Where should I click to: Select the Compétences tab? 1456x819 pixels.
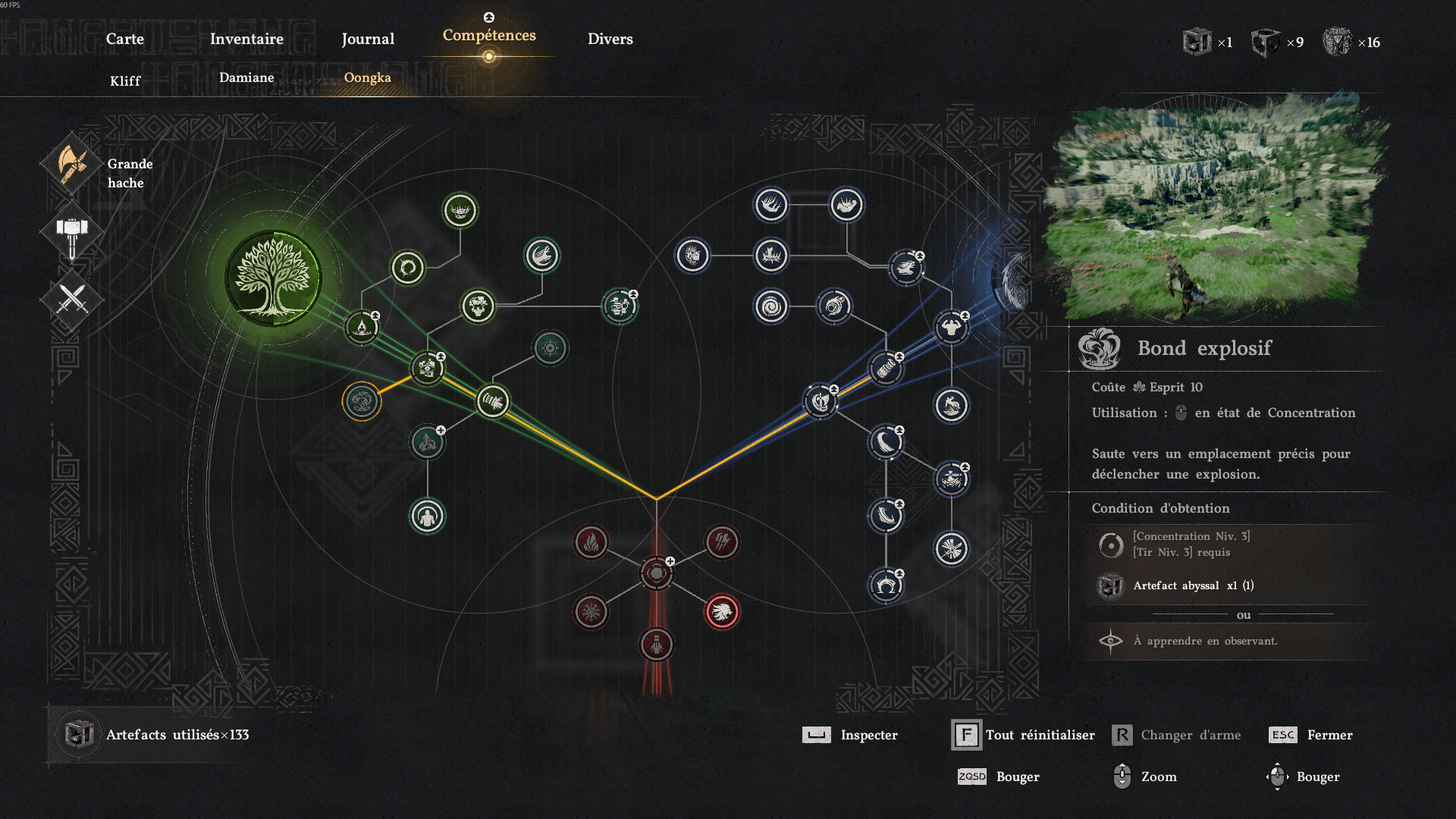click(x=489, y=36)
